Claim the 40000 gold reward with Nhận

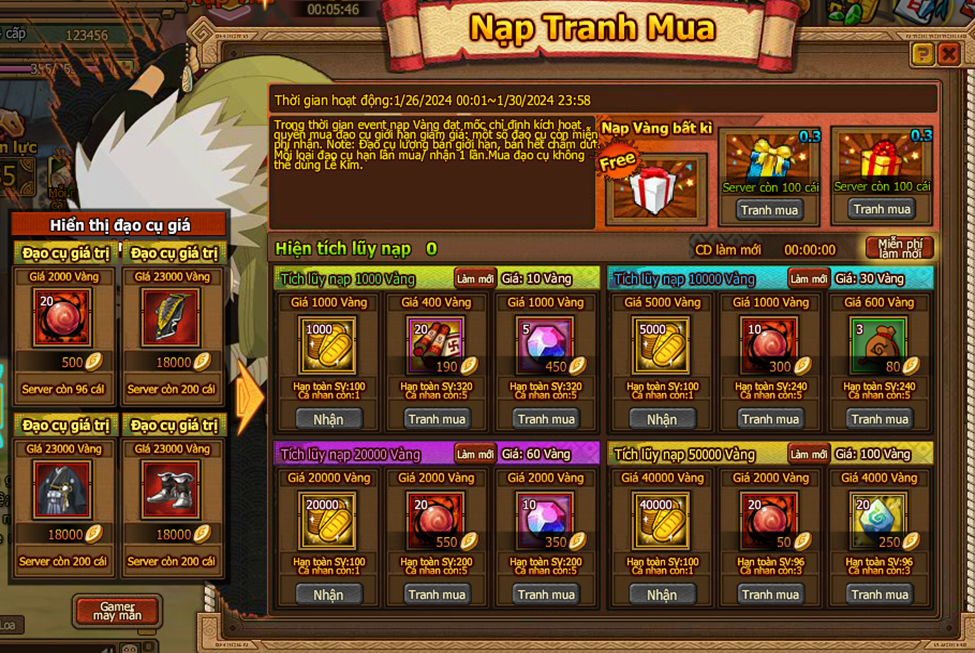click(x=661, y=594)
